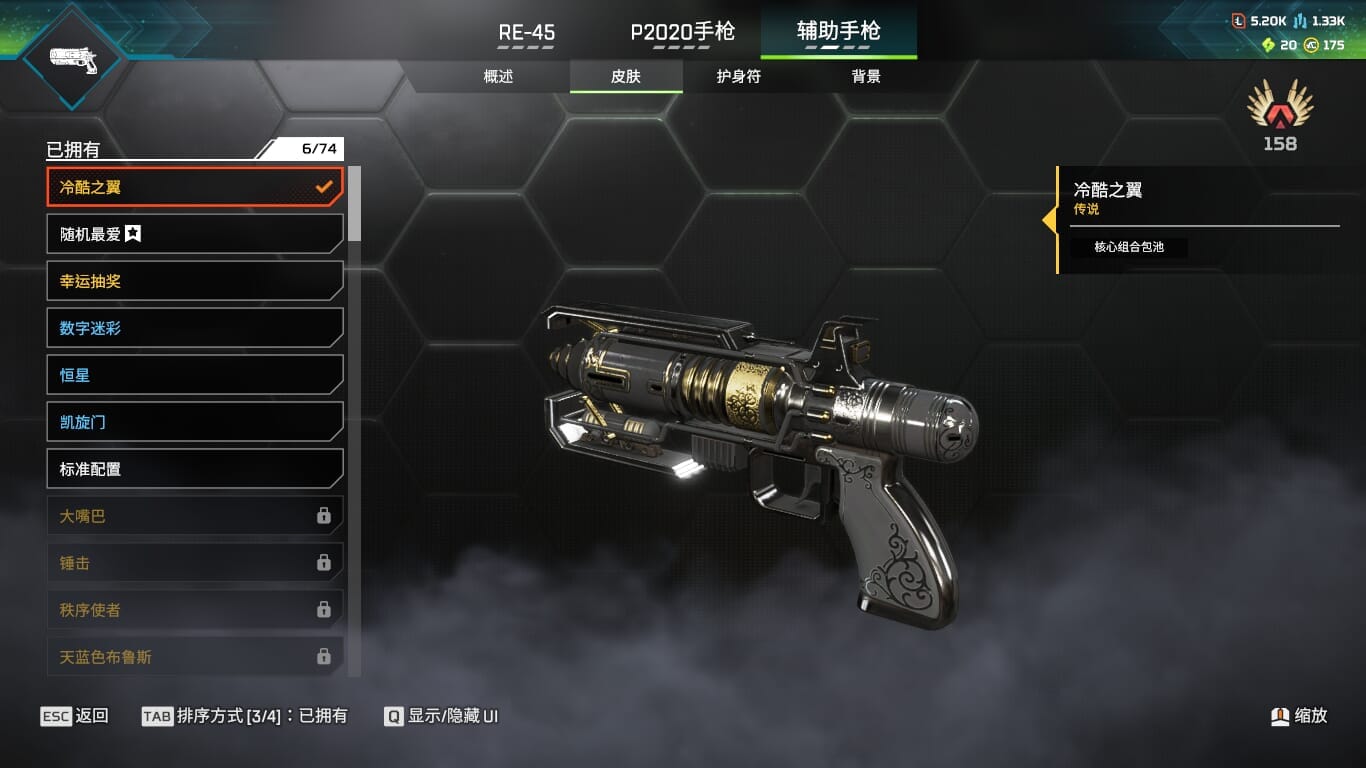Preview the locked 锤击 skin
Screen dimensions: 1366x768
pos(195,563)
